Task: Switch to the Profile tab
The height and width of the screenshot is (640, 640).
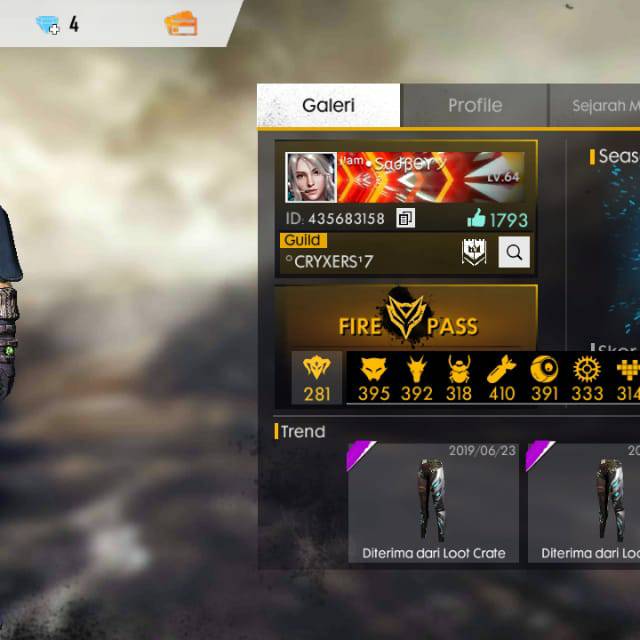Action: coord(474,105)
